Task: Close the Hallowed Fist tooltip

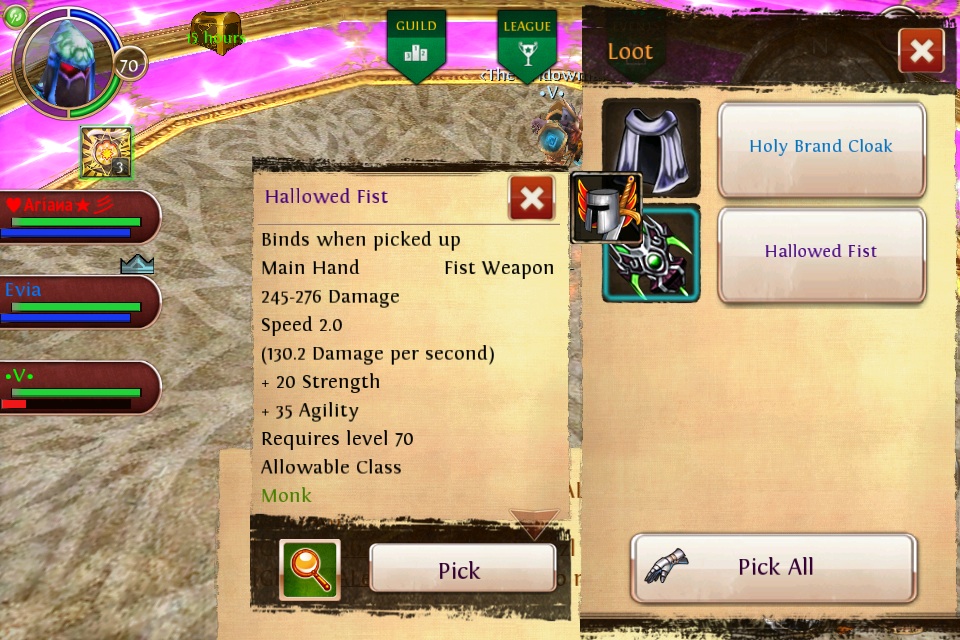Action: pos(531,198)
